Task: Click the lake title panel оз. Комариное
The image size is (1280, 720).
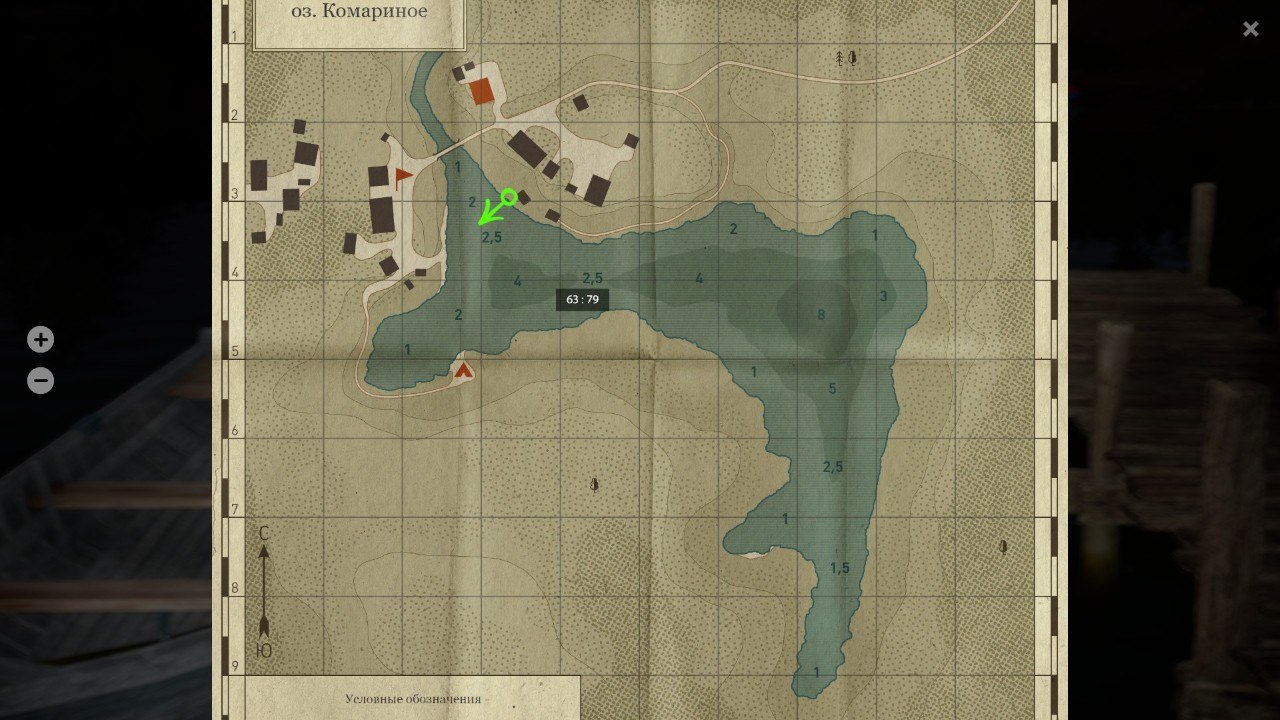Action: [x=358, y=12]
